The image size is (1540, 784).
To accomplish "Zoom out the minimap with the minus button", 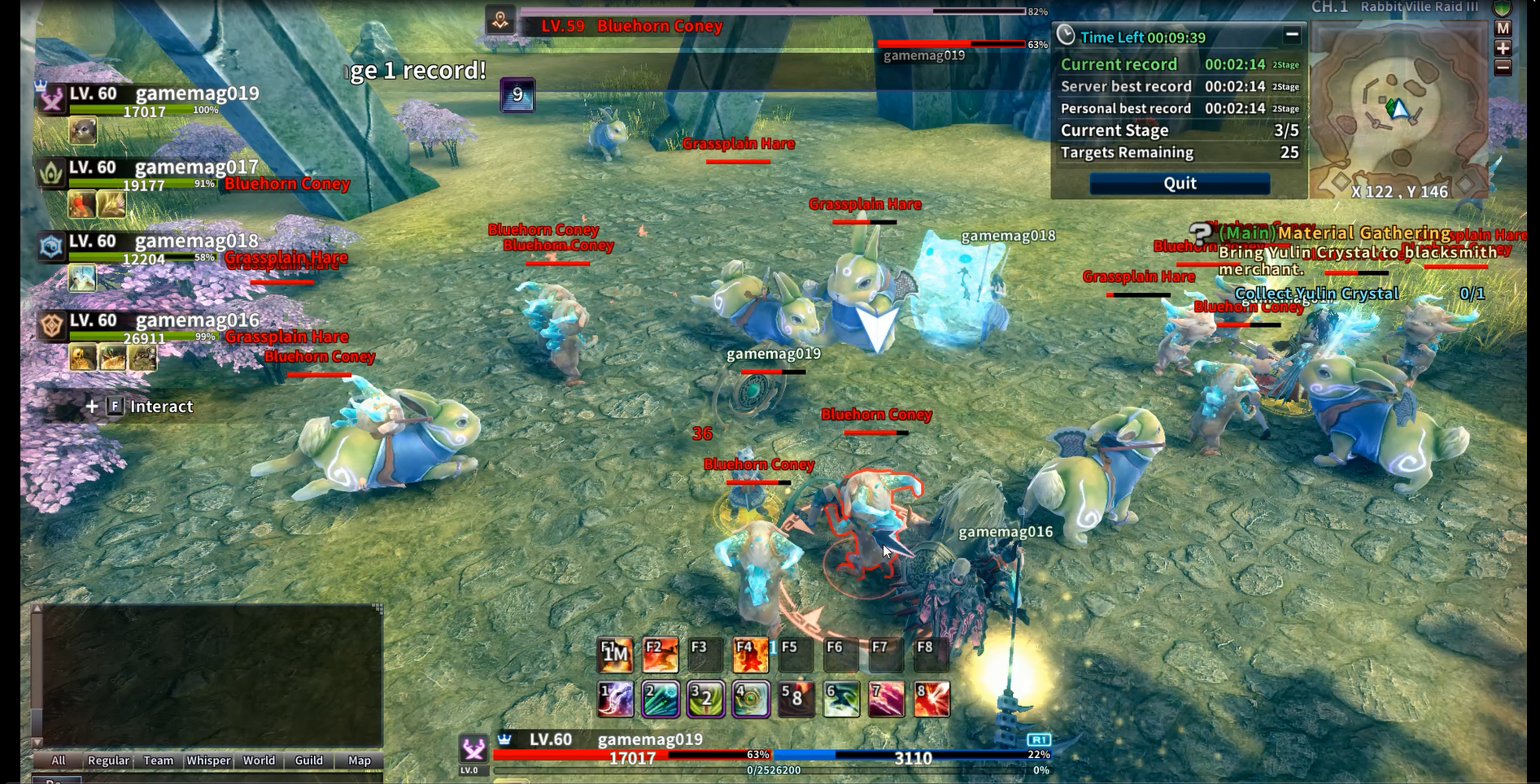I will [x=1503, y=68].
